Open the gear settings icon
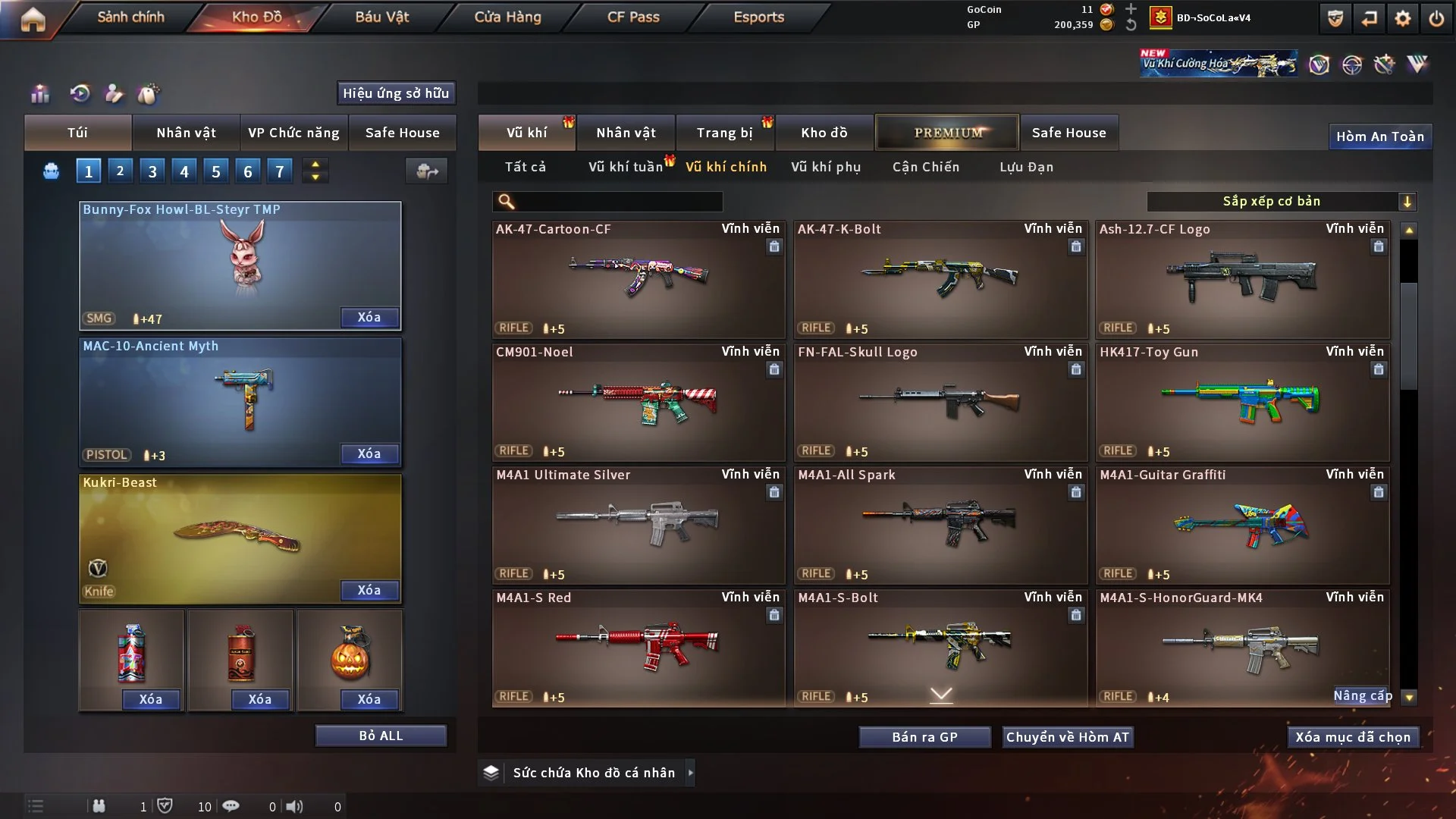The width and height of the screenshot is (1456, 819). (1402, 18)
